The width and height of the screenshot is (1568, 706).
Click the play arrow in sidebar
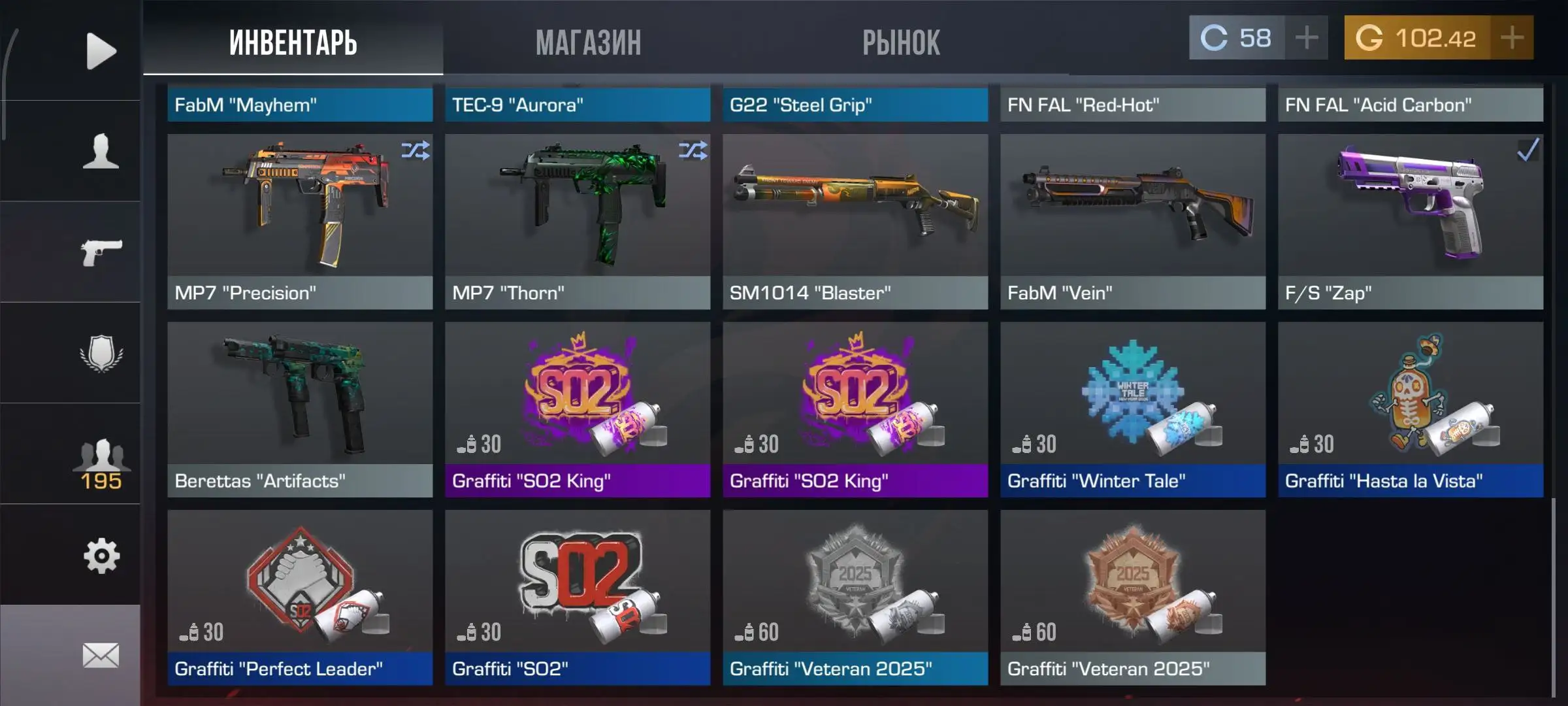coord(101,51)
